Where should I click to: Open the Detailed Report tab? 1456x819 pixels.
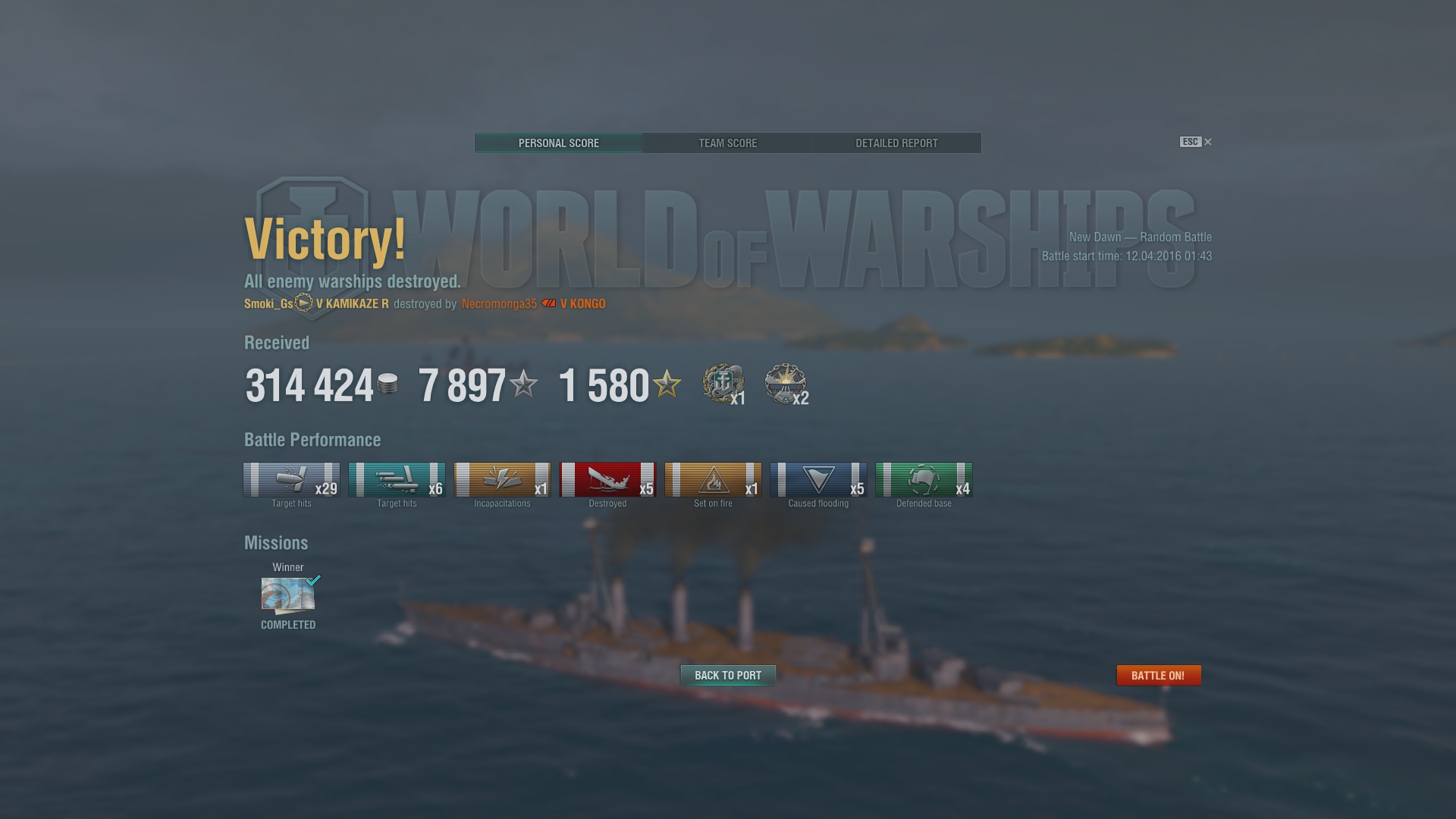click(x=896, y=143)
